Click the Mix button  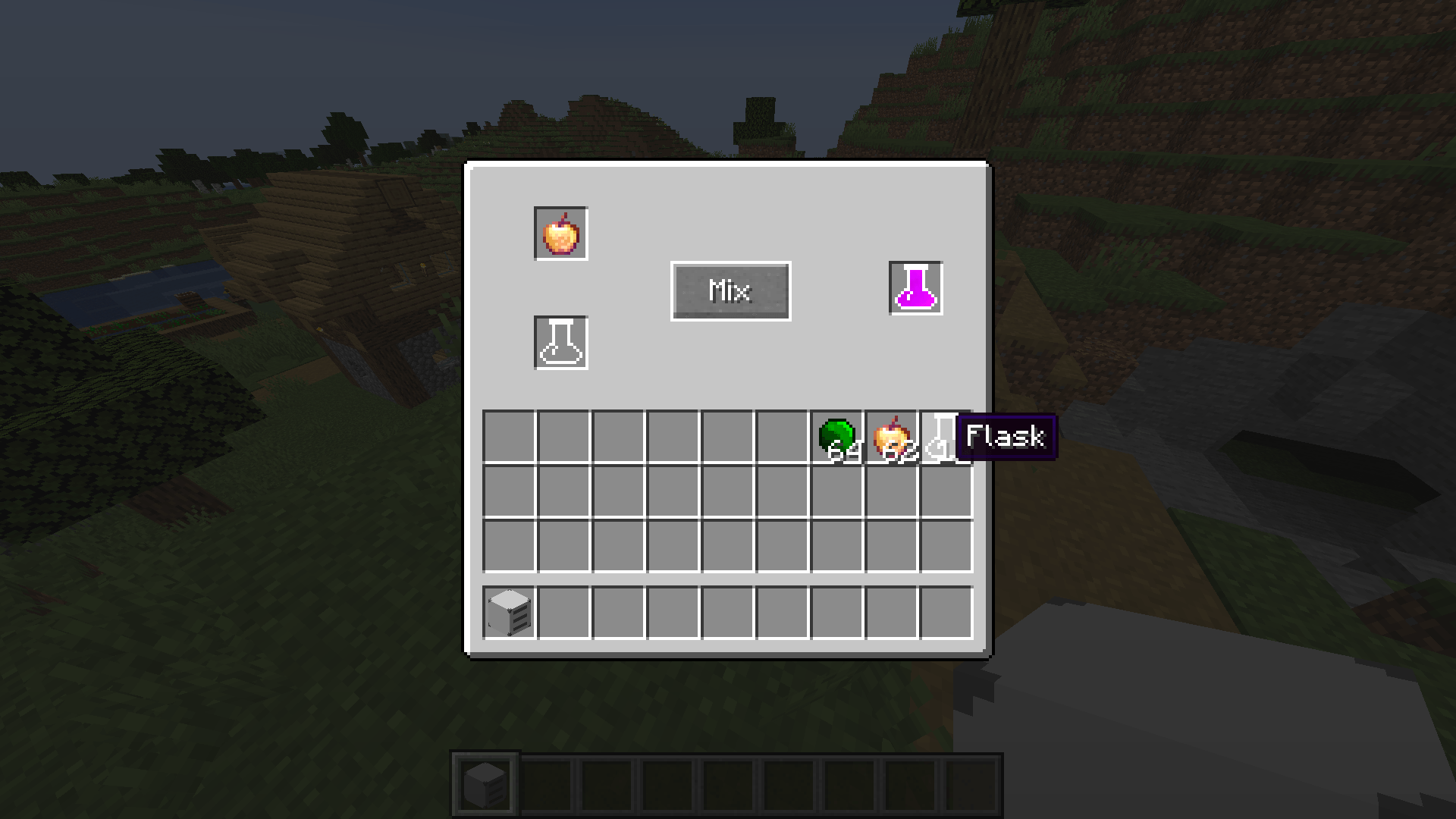point(730,290)
